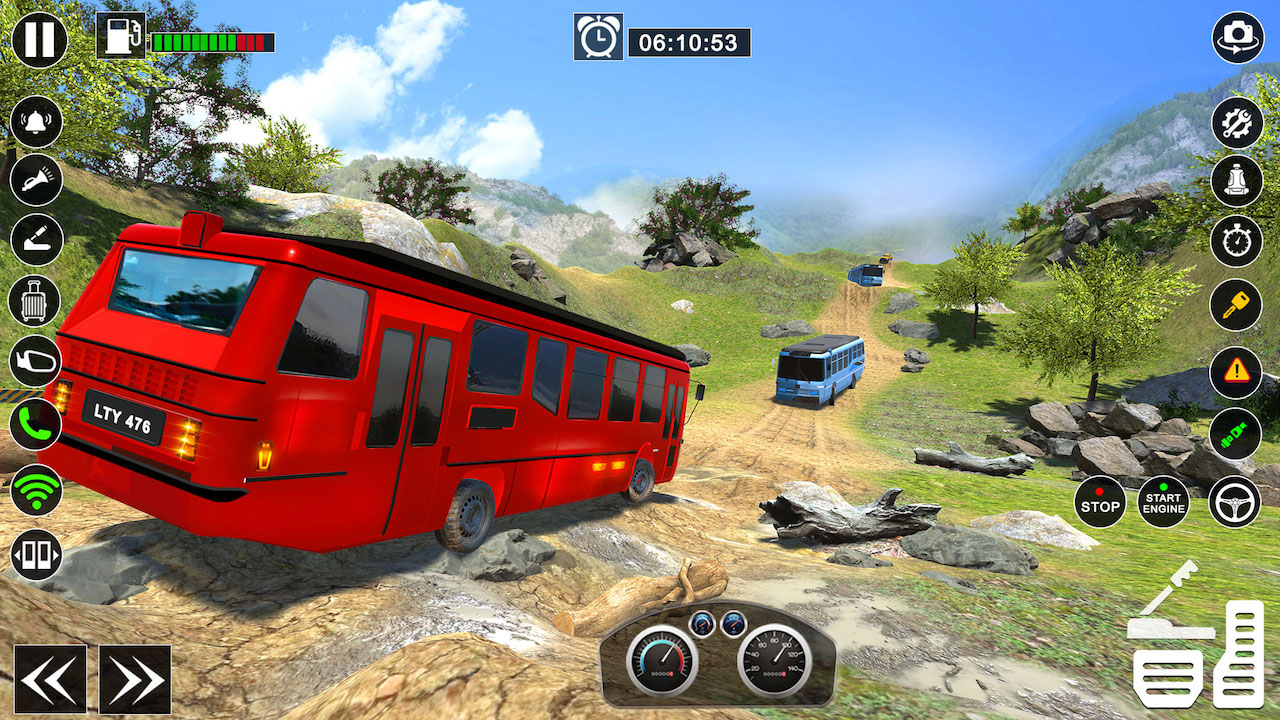Steer left with double-left arrow
Image resolution: width=1280 pixels, height=720 pixels.
click(50, 680)
